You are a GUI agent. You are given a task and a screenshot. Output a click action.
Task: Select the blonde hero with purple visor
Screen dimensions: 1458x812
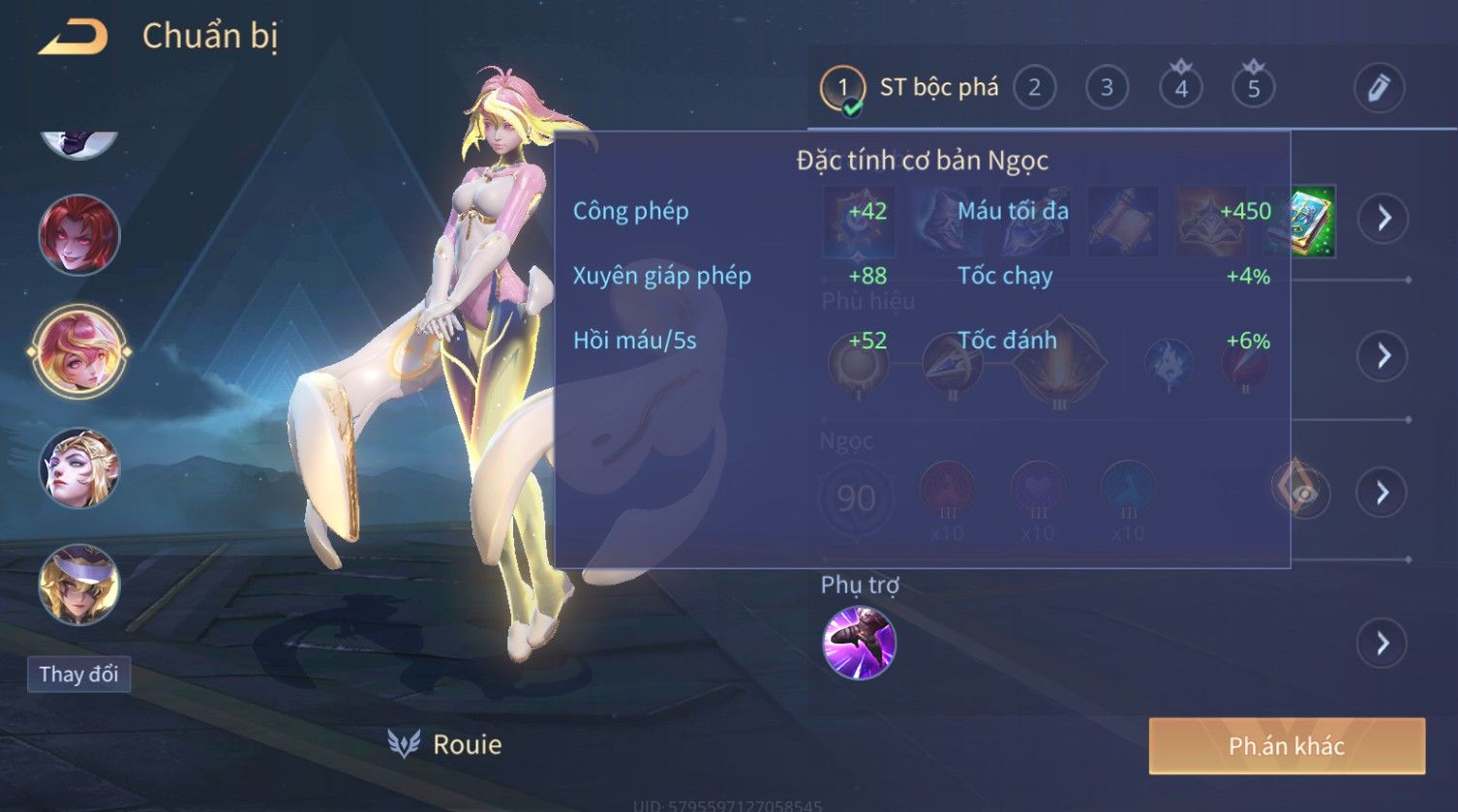(x=79, y=585)
